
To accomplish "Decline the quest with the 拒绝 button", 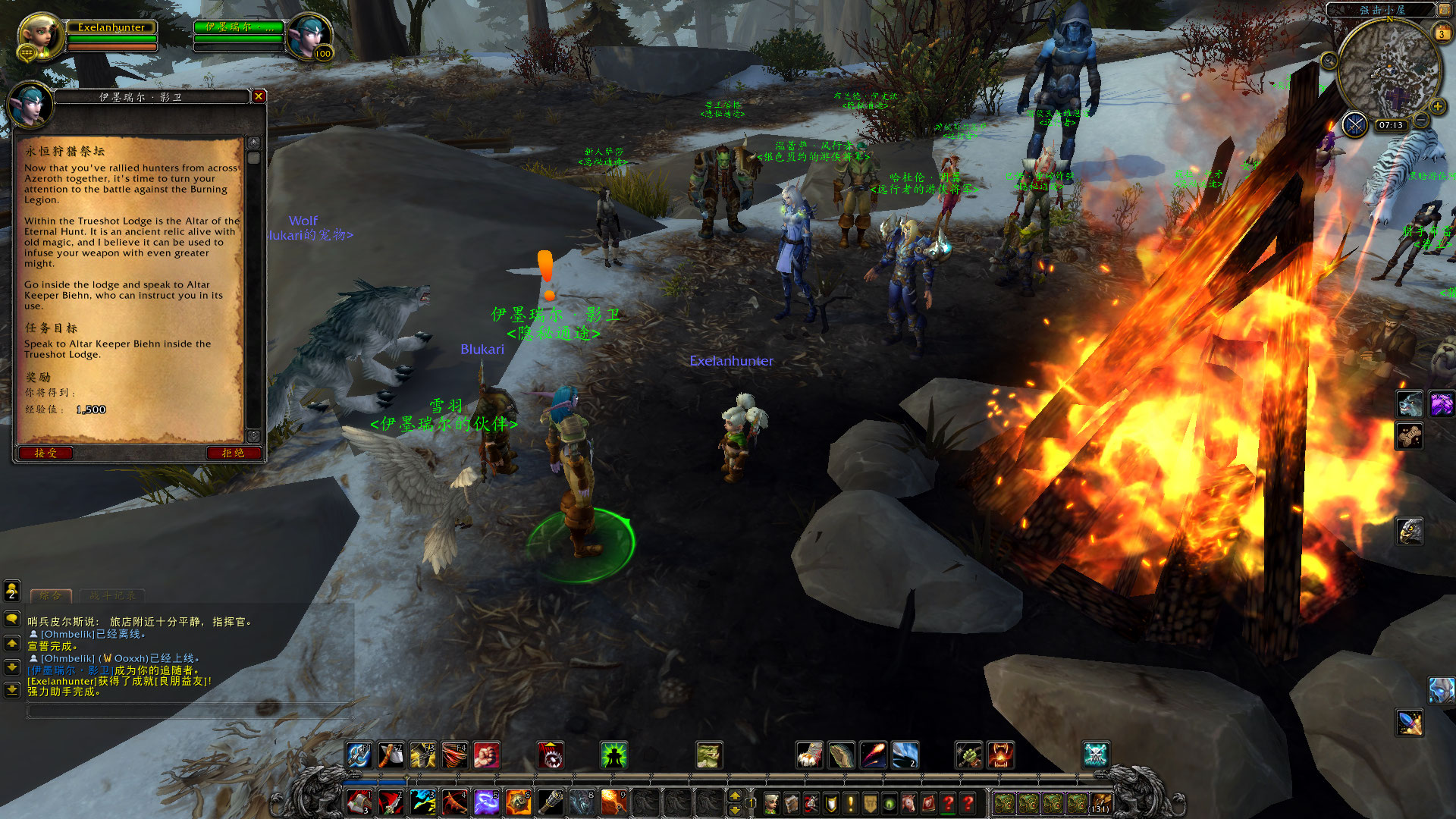I will 234,453.
